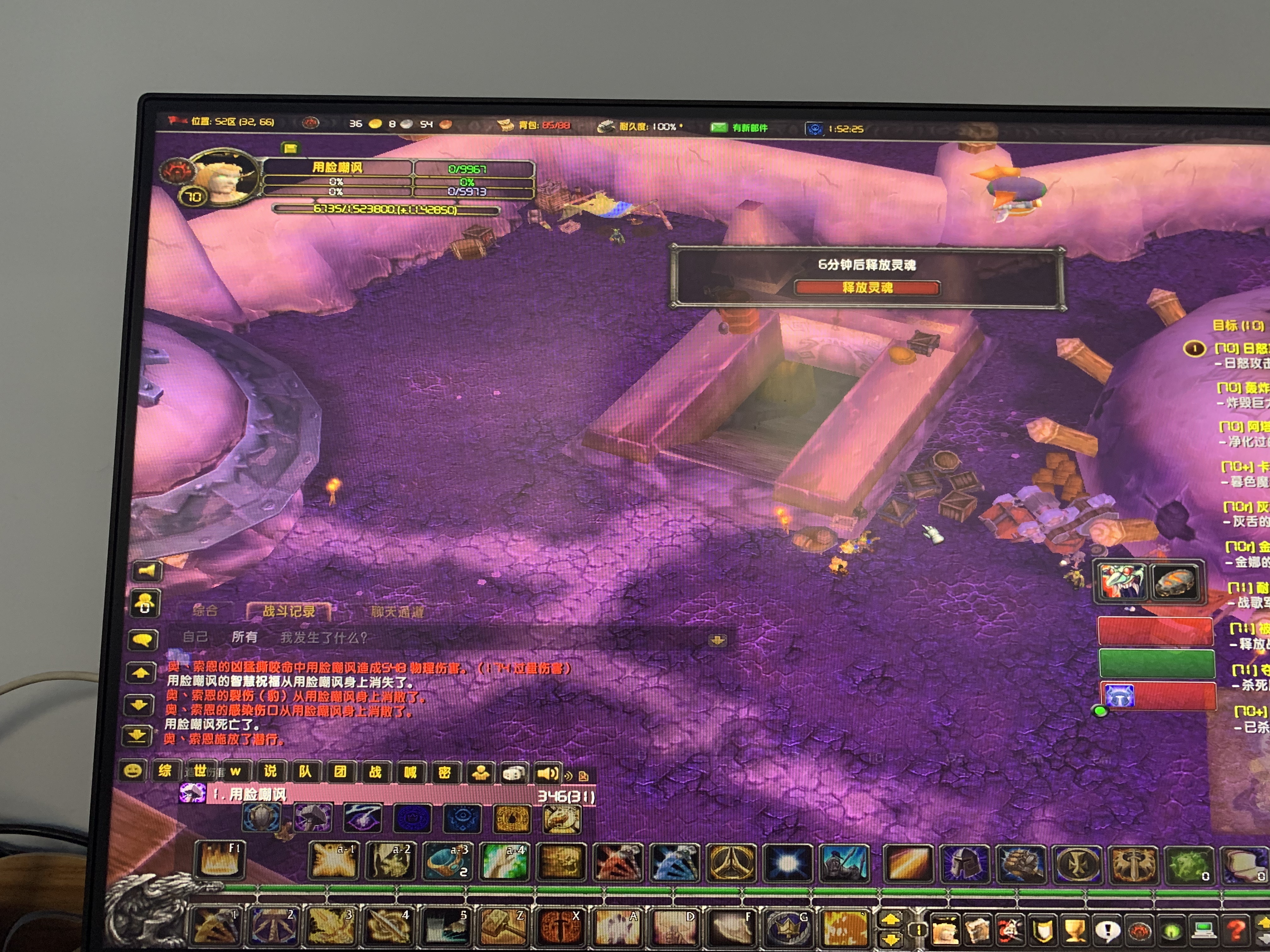The width and height of the screenshot is (1270, 952).
Task: Choose the 所有 combat log filter
Action: pyautogui.click(x=244, y=637)
